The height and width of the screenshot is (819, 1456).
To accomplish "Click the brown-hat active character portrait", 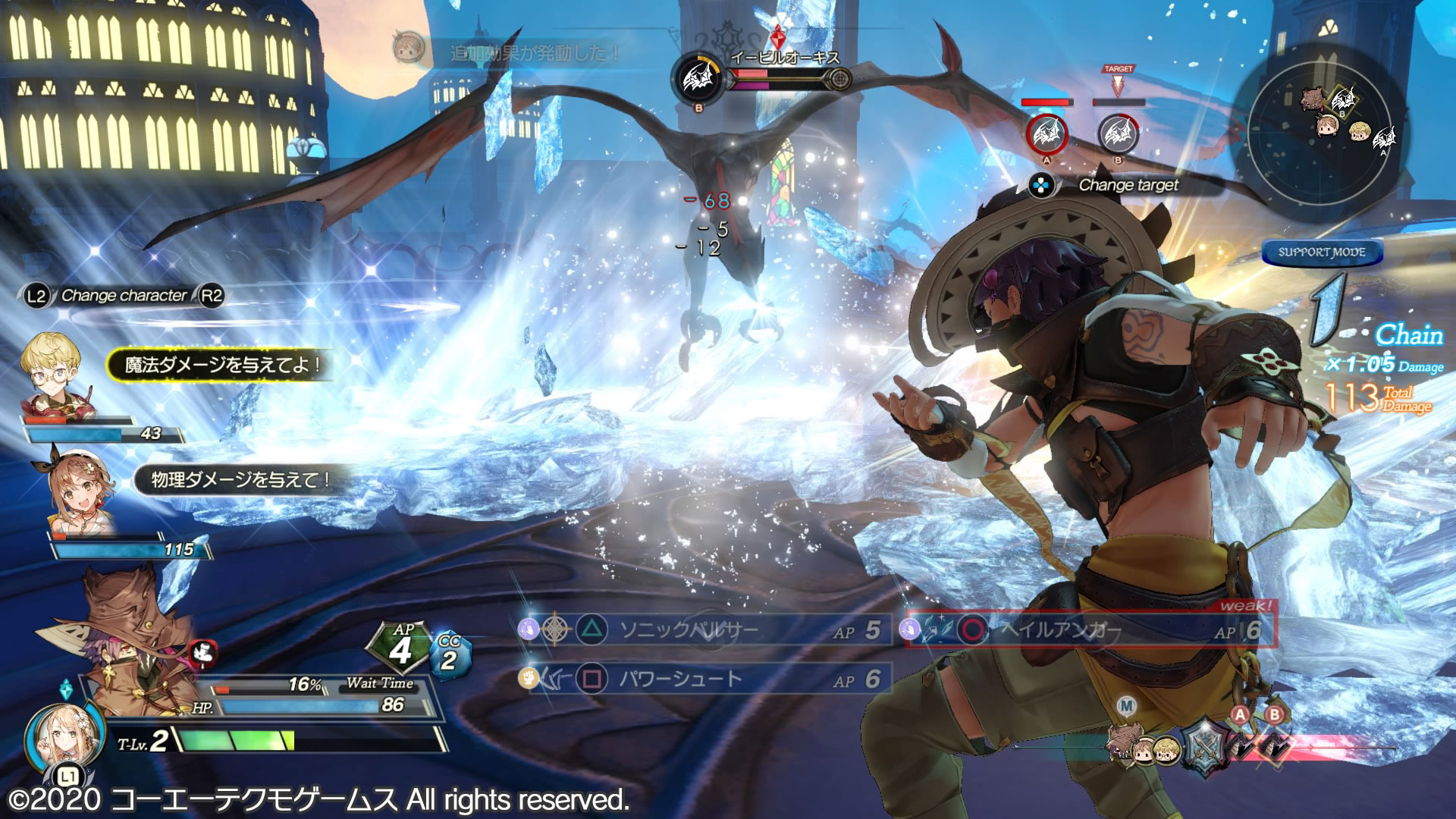I will [129, 637].
